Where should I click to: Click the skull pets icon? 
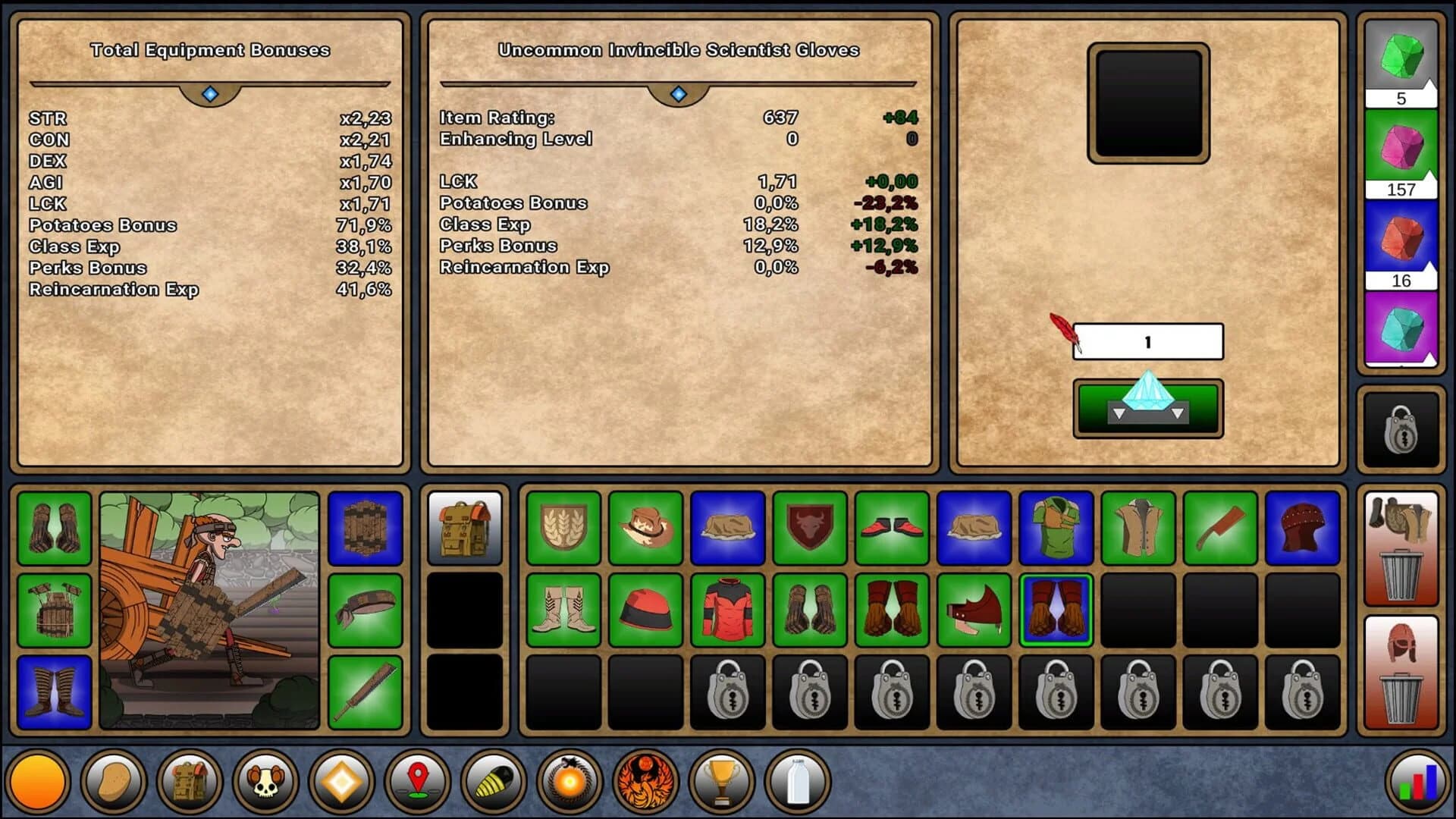265,781
